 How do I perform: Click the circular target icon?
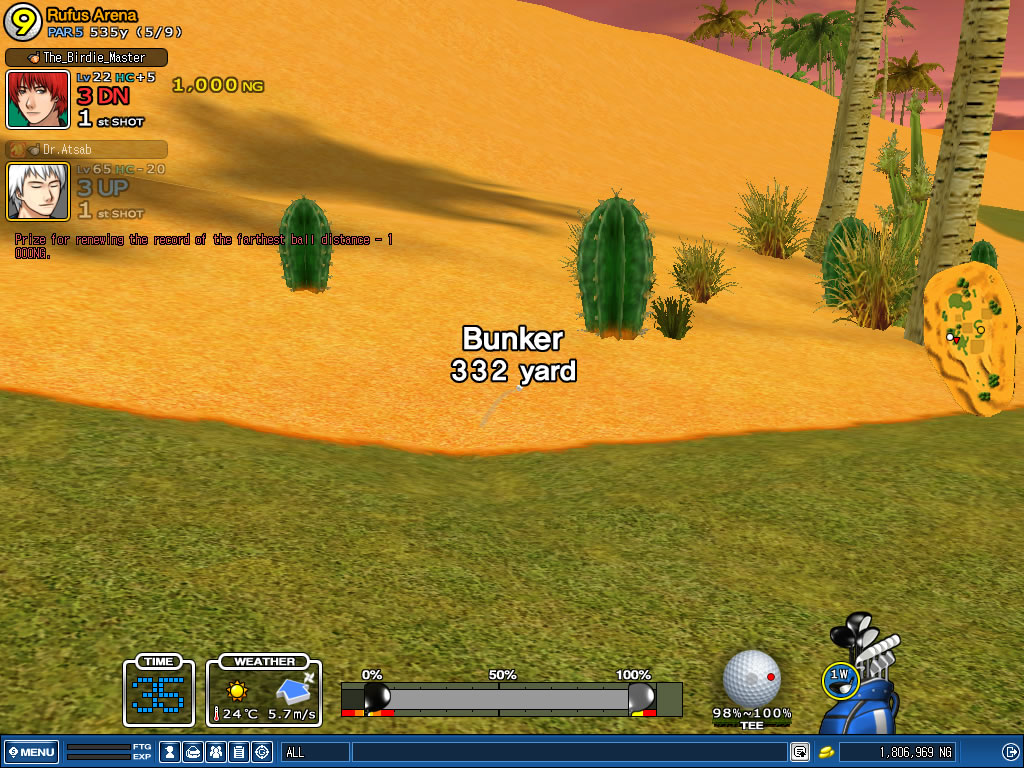pyautogui.click(x=262, y=752)
